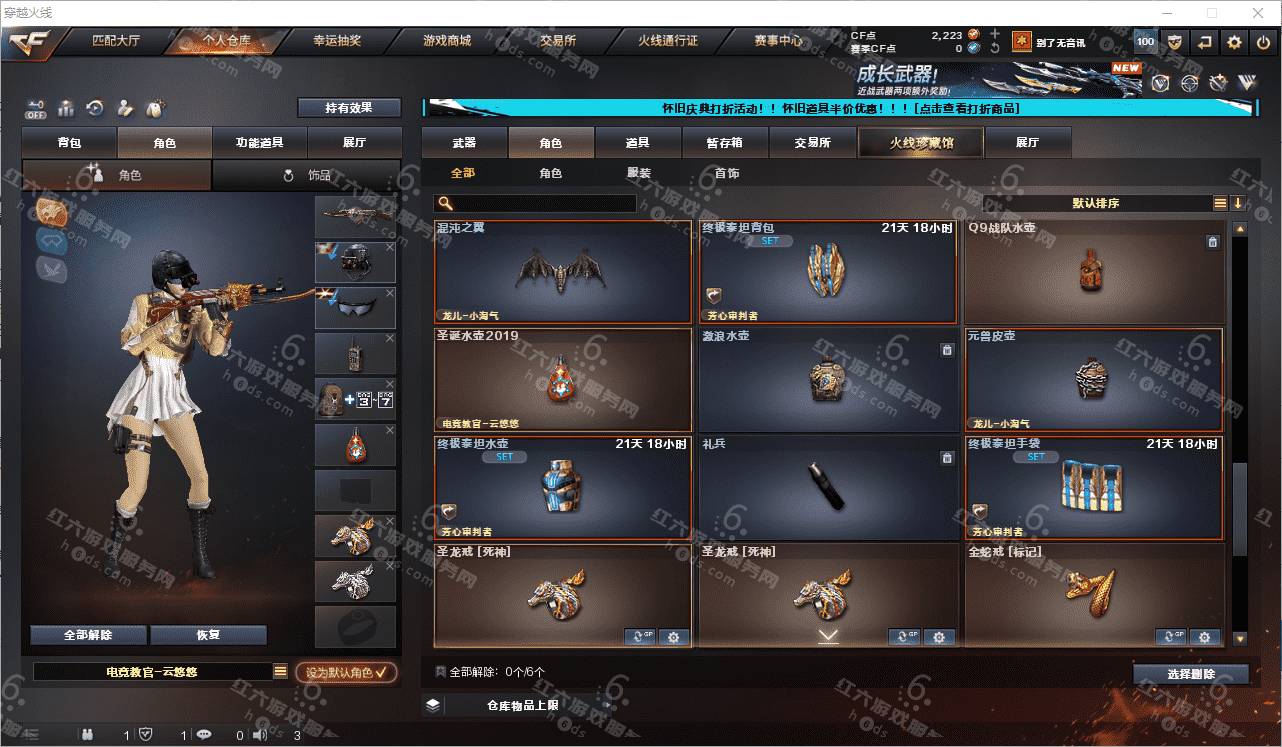Open the 赛事中心 tournament center
The image size is (1282, 747).
pos(778,41)
